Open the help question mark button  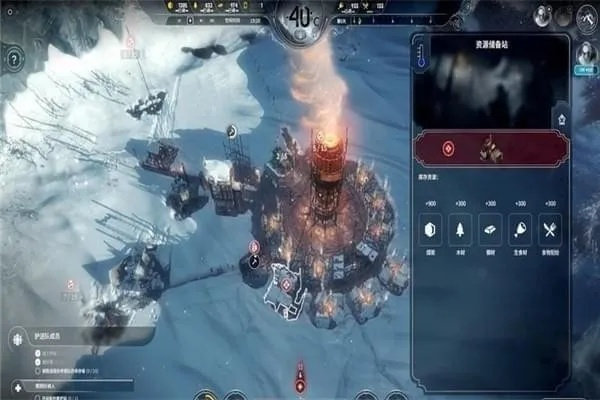click(x=14, y=59)
